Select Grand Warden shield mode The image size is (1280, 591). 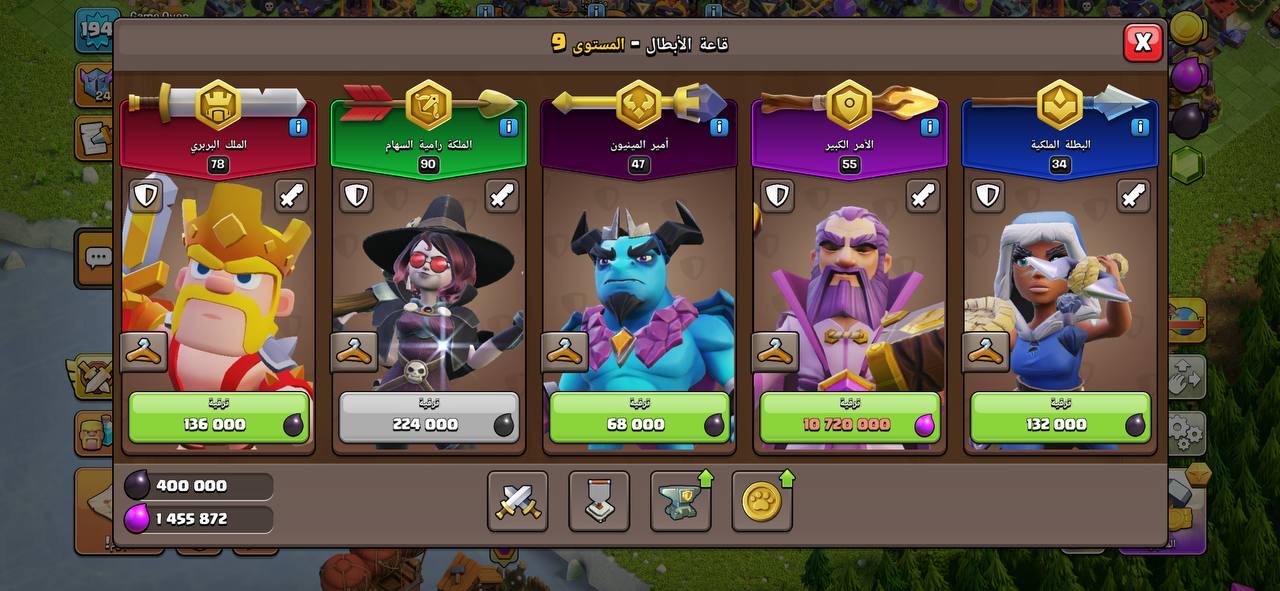[x=777, y=196]
